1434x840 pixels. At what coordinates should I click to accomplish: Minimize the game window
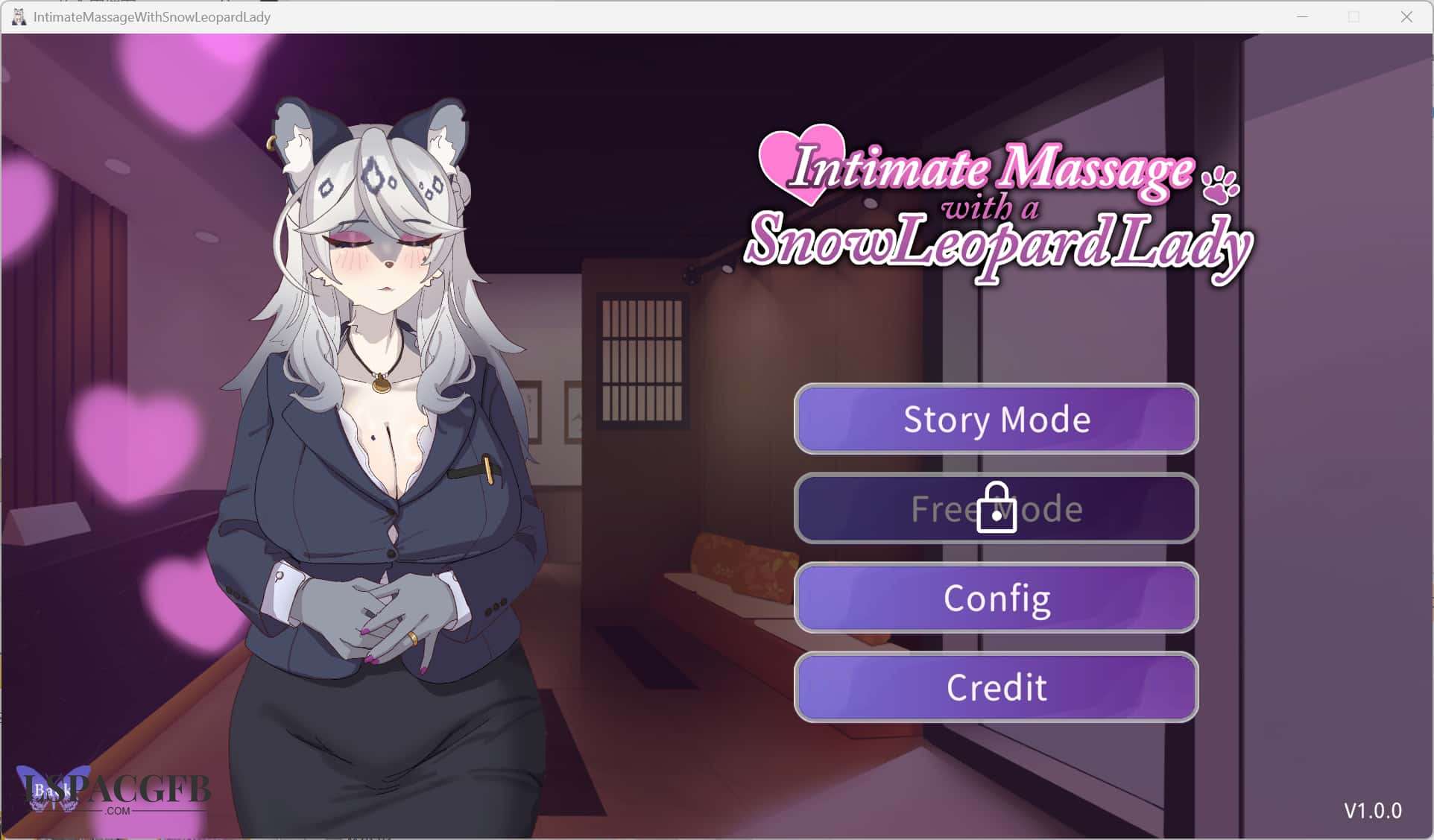[1303, 16]
